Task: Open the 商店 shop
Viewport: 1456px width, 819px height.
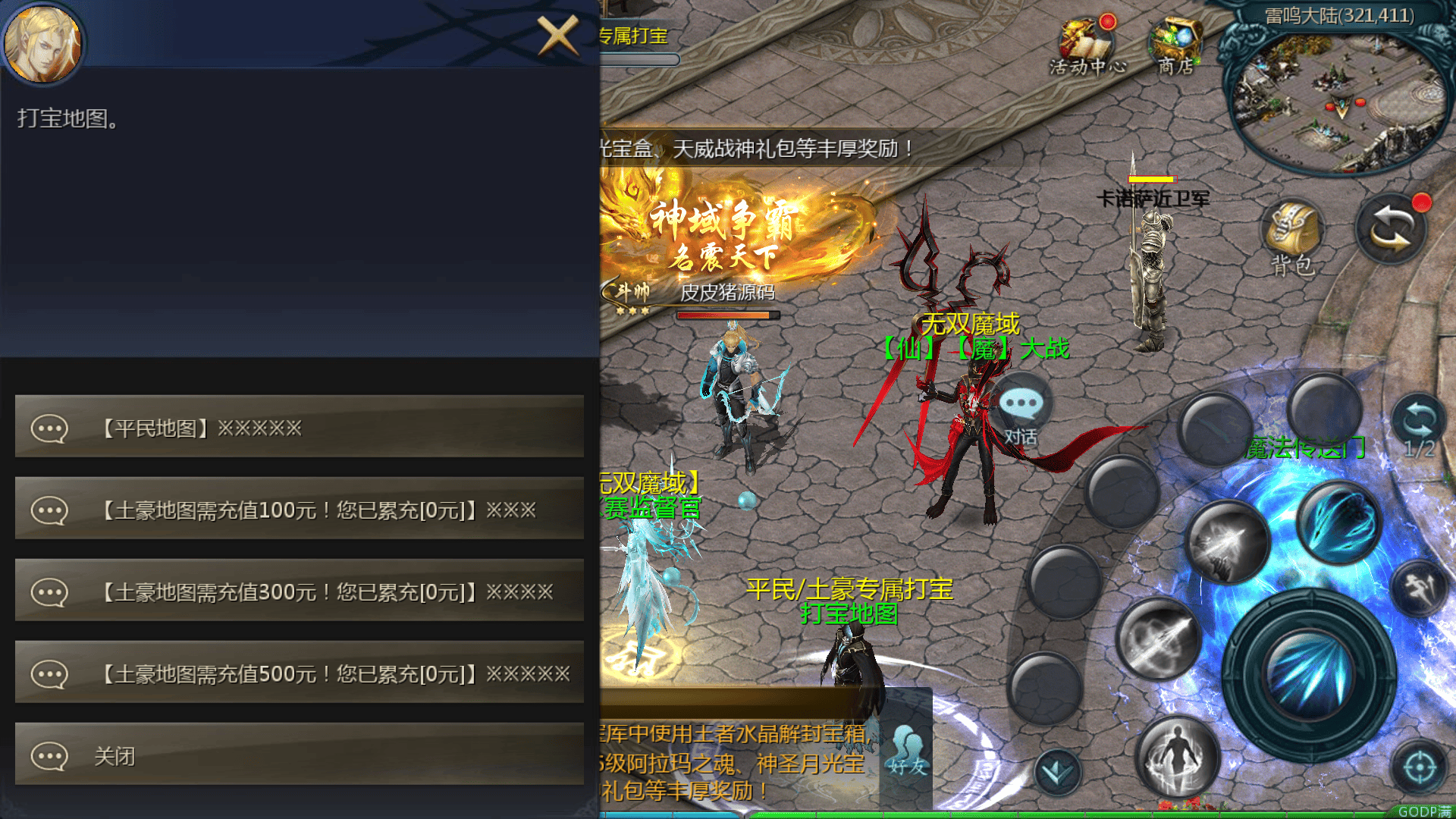Action: 1175,47
